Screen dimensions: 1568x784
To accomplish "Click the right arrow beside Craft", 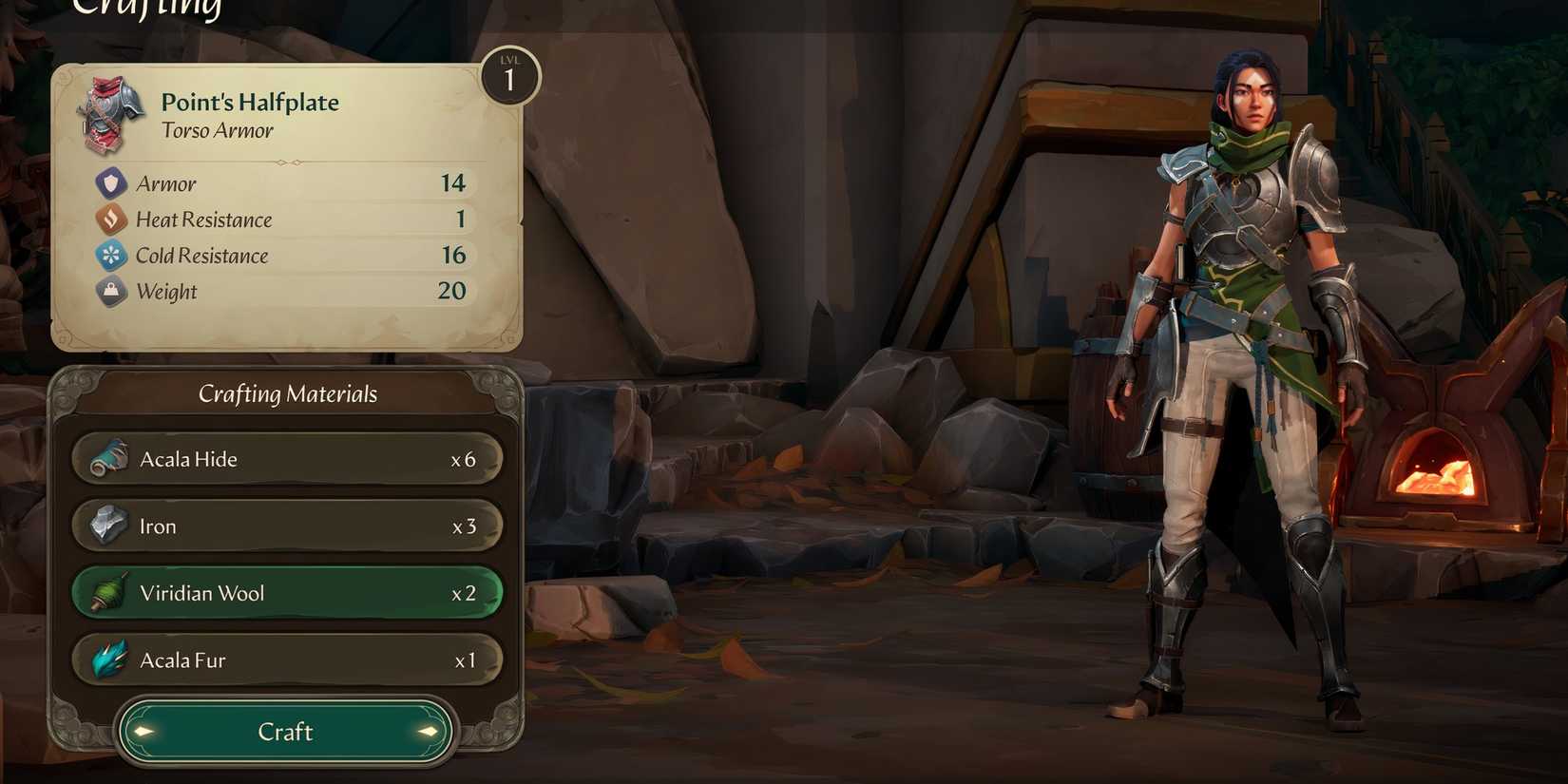I will coord(427,732).
